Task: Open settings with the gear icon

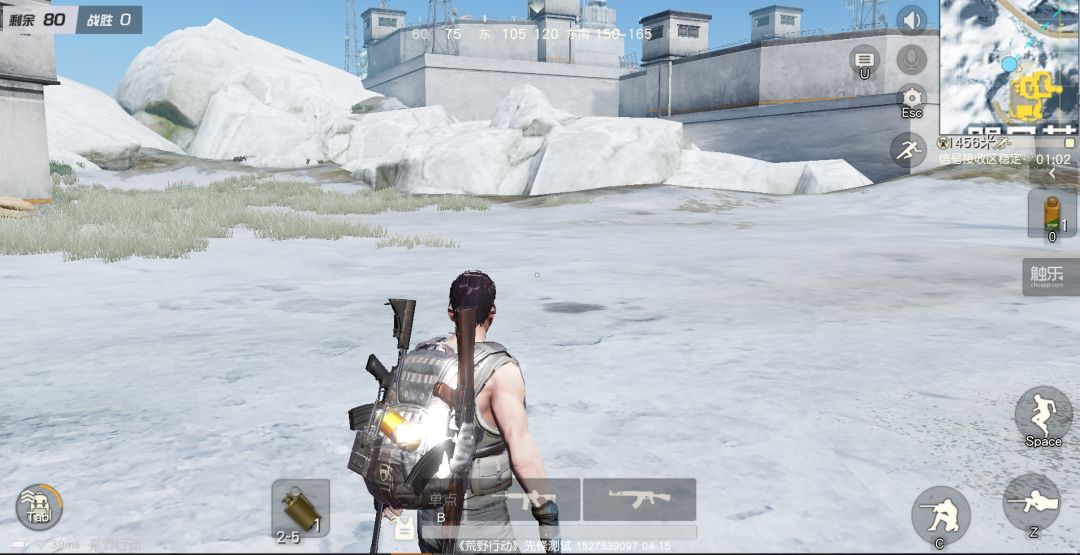Action: [911, 99]
